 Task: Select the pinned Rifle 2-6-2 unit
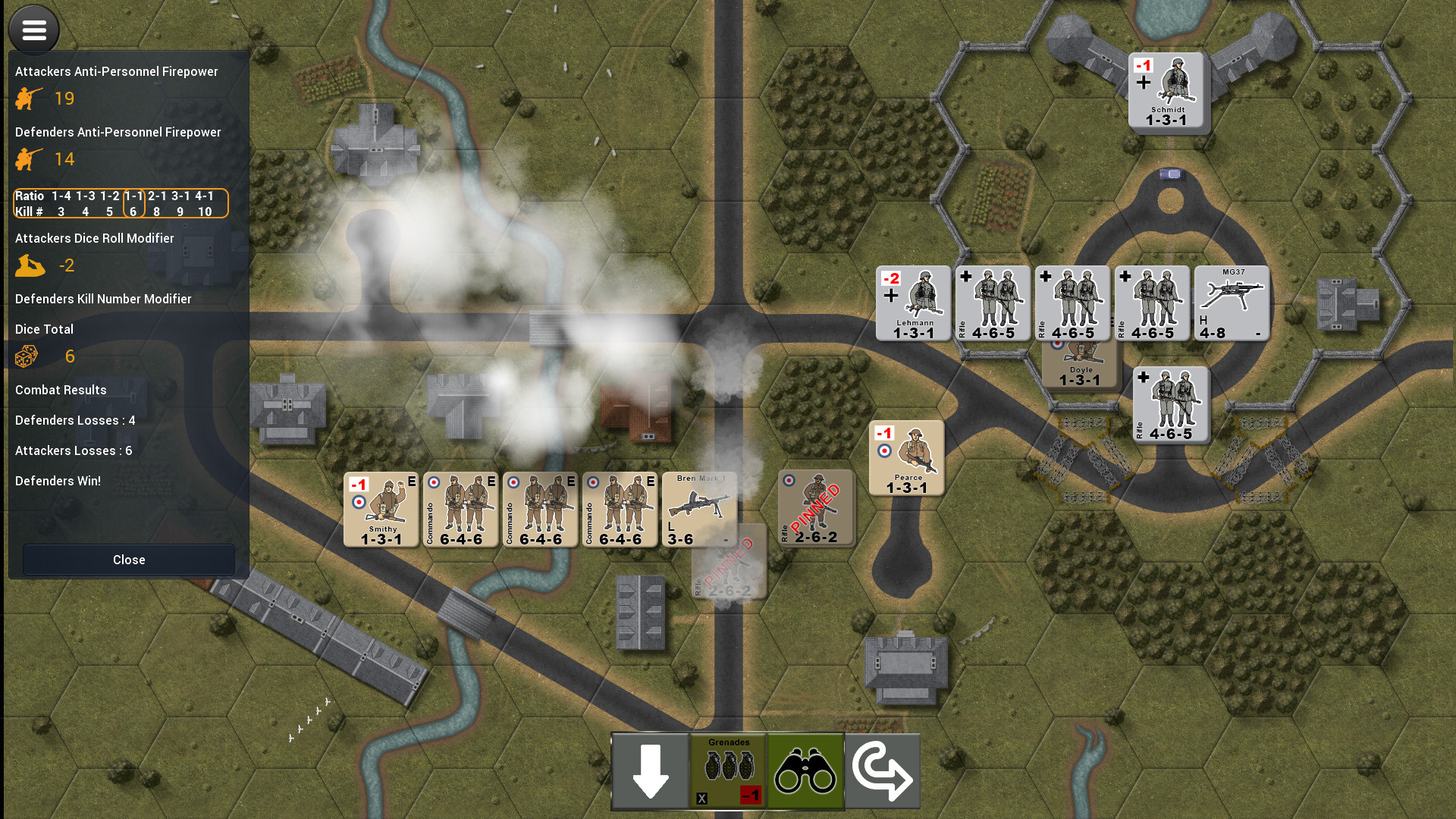click(816, 509)
